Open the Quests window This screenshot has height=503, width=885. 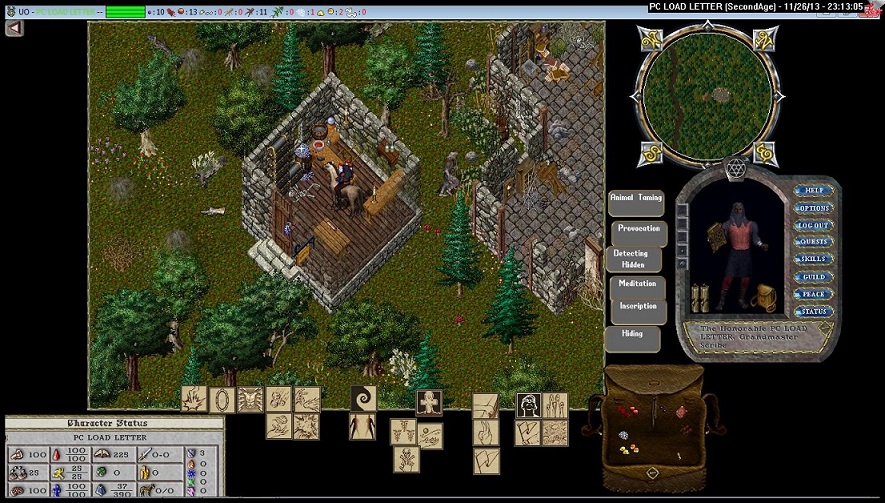(x=813, y=242)
